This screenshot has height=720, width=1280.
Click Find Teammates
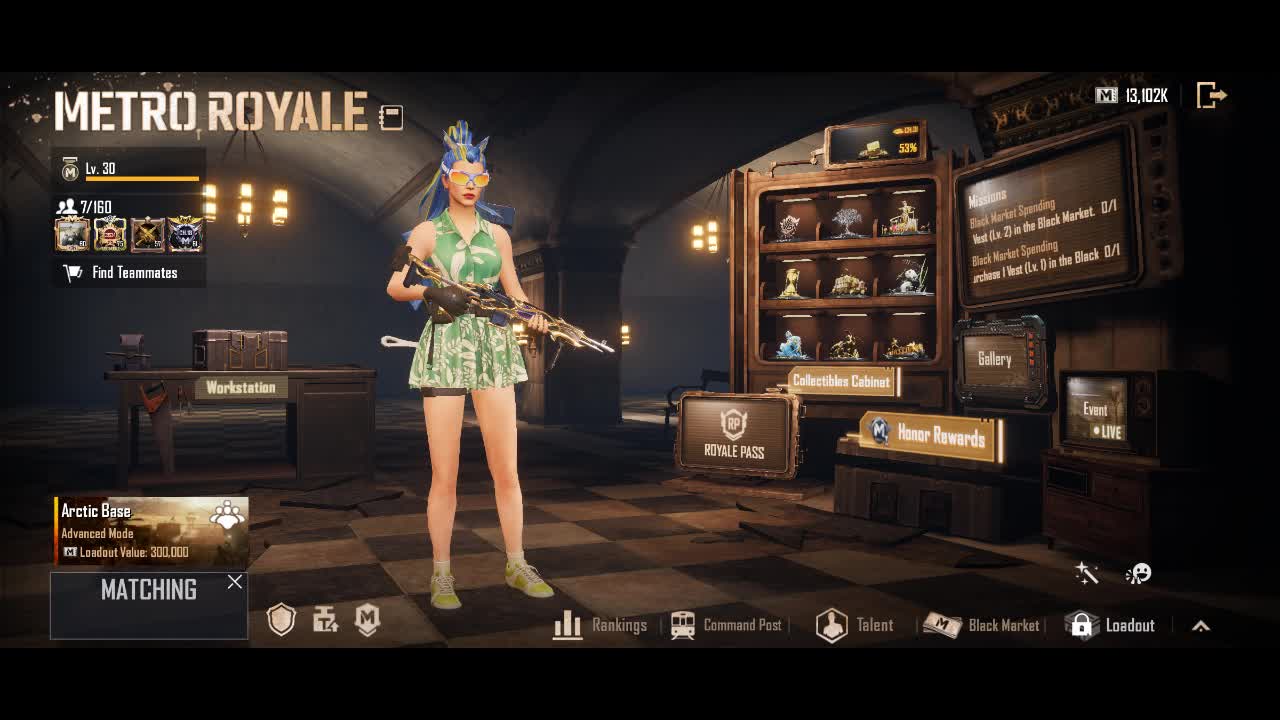pyautogui.click(x=129, y=272)
